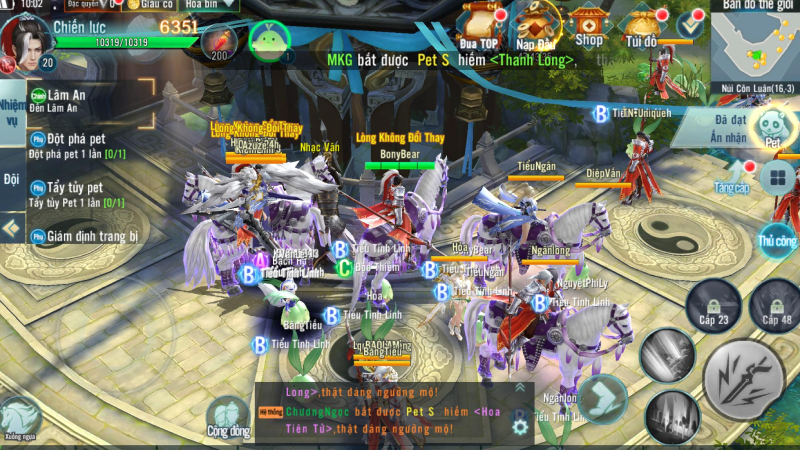Open chat settings gear icon
Screen dimensions: 800x450
519,426
